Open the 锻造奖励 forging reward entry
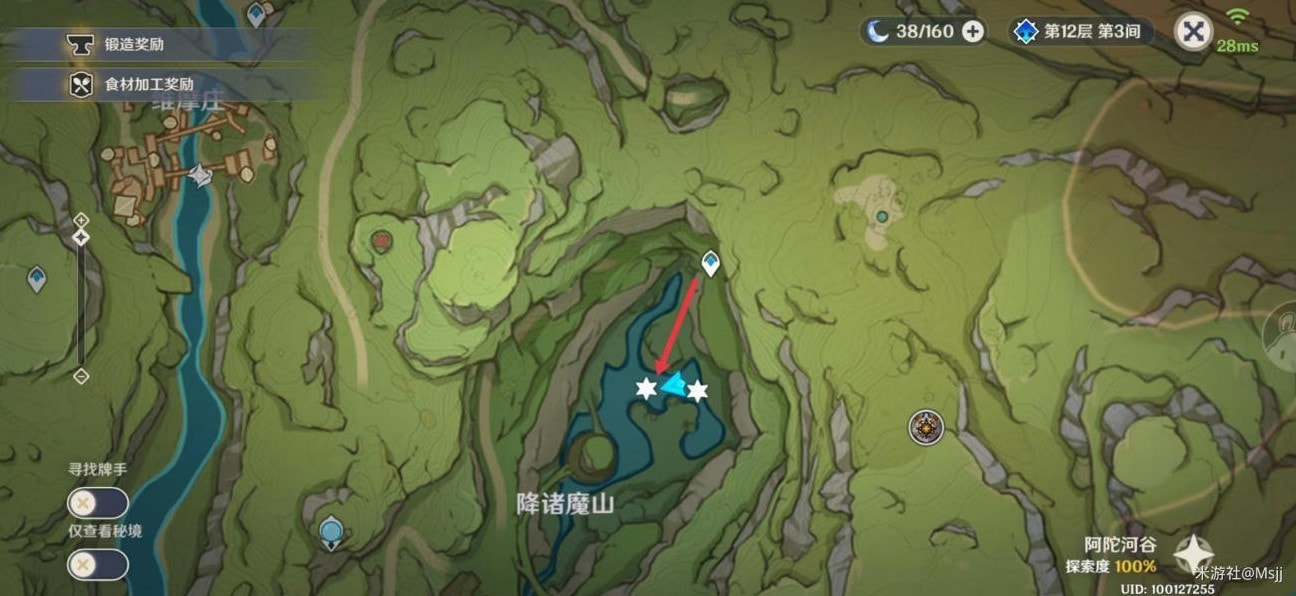This screenshot has width=1296, height=596. (135, 44)
